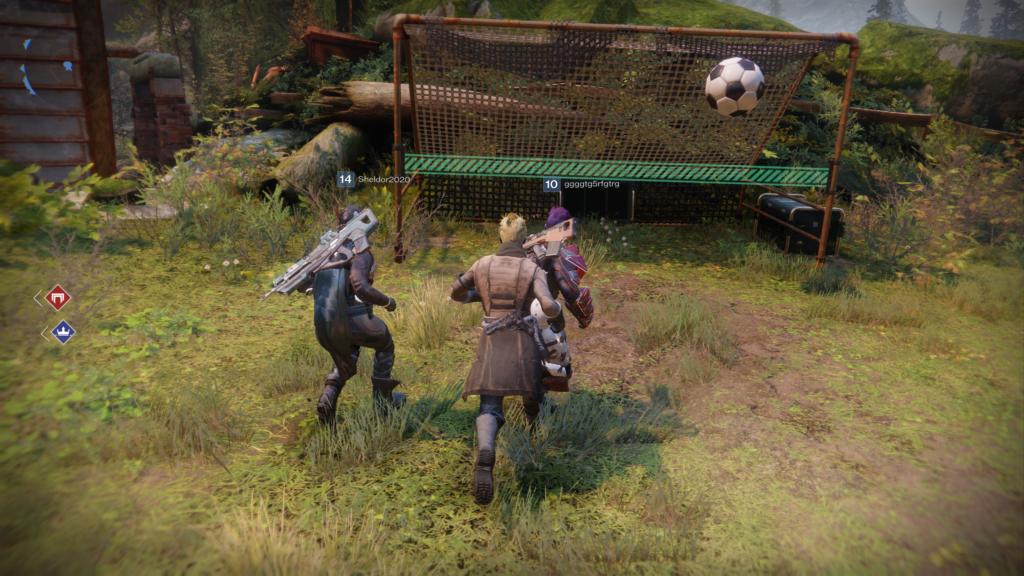This screenshot has height=576, width=1024.
Task: Click the red diamond waypoint marker
Action: coord(58,297)
